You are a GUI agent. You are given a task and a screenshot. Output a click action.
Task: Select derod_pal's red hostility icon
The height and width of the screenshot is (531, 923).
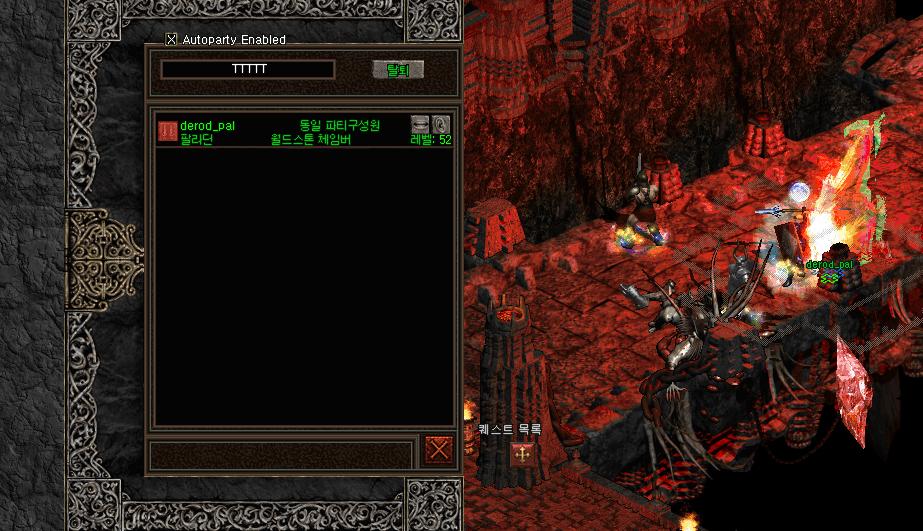pyautogui.click(x=167, y=131)
